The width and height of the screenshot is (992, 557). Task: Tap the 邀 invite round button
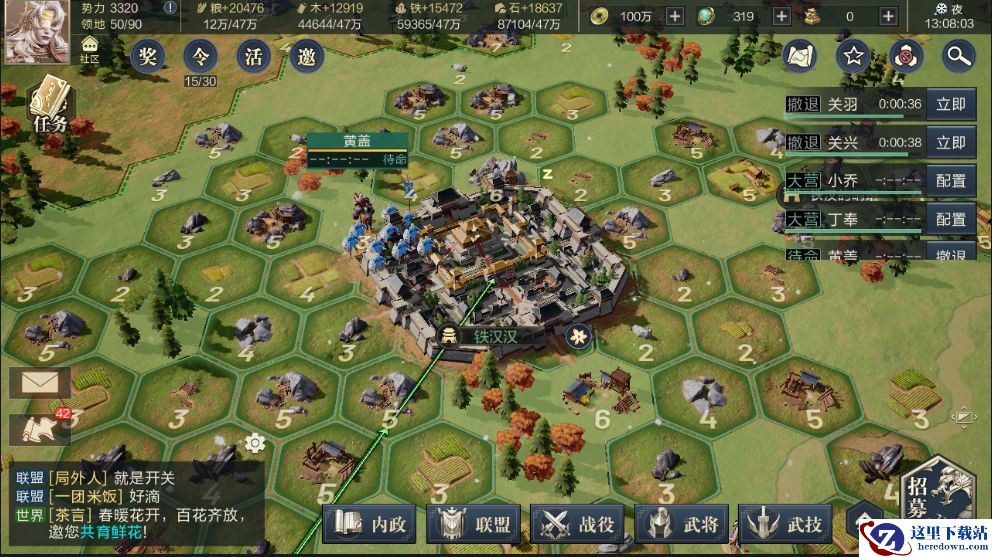point(306,56)
